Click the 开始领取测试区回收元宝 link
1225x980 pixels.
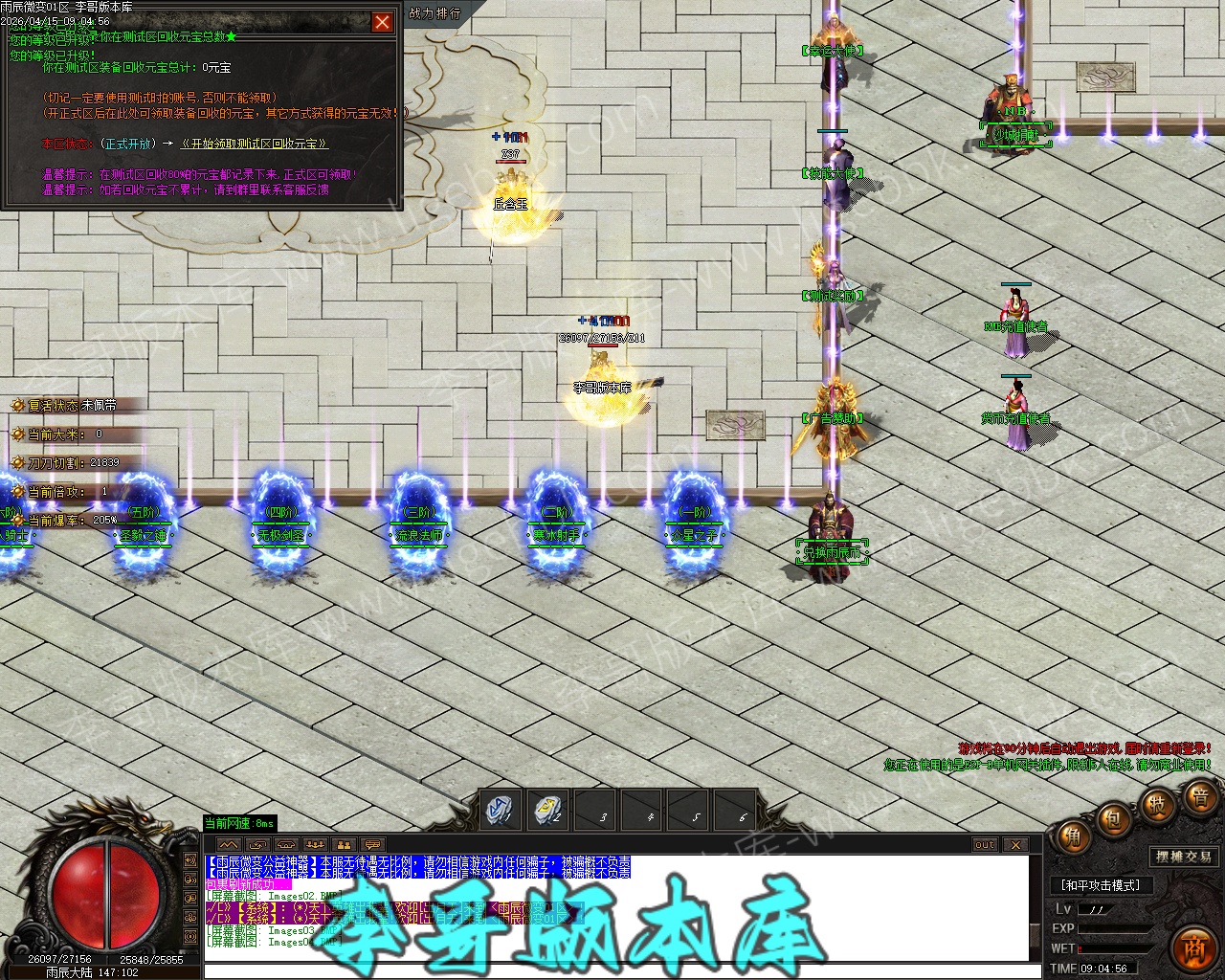coord(254,144)
